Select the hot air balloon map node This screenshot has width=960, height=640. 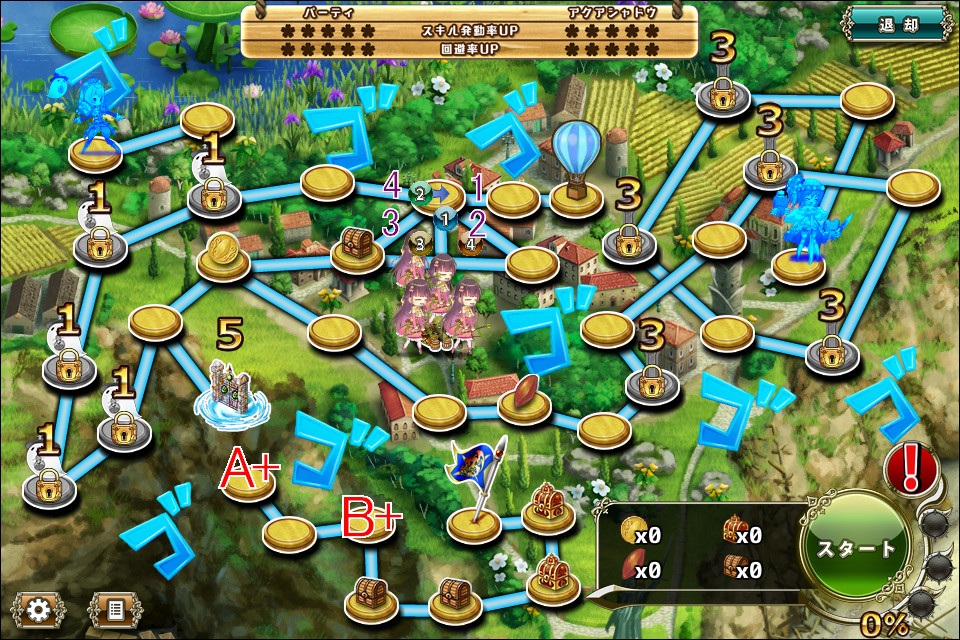pyautogui.click(x=577, y=165)
